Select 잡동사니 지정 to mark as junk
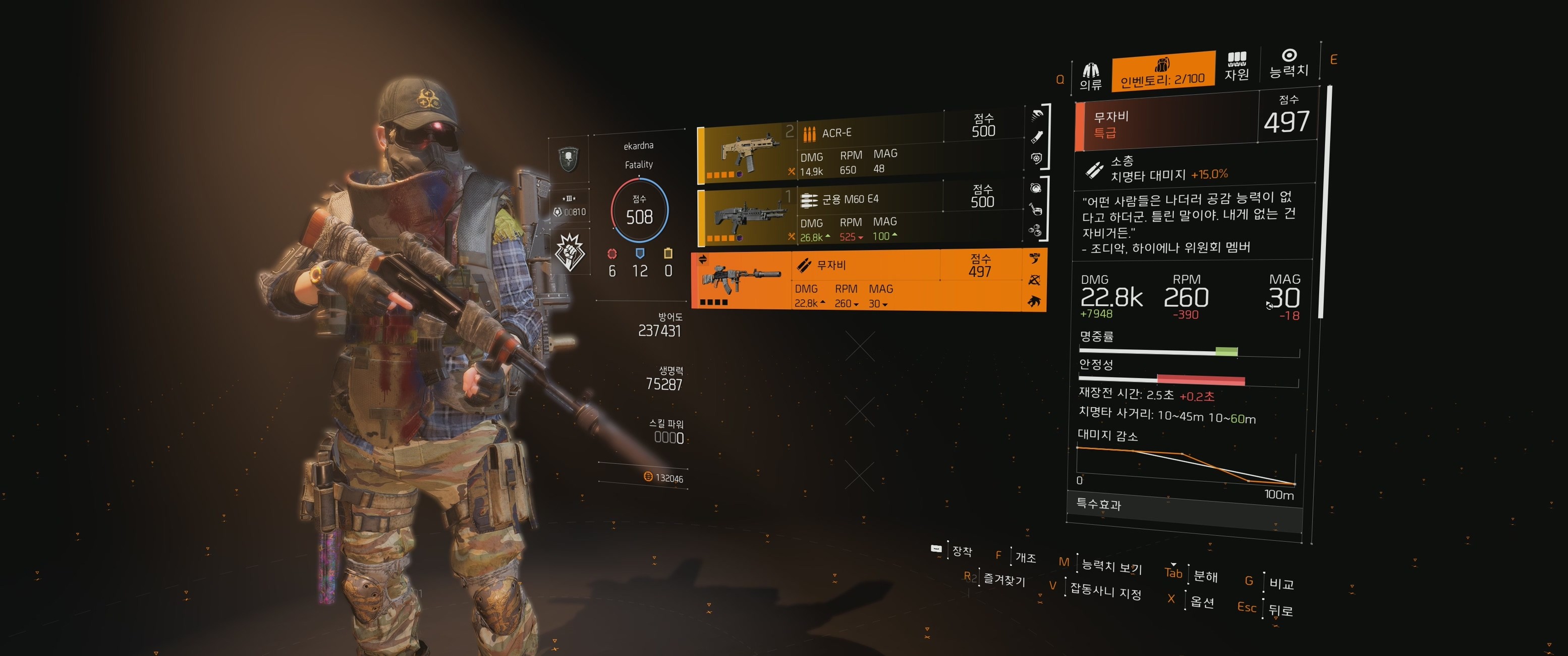 tap(1105, 590)
